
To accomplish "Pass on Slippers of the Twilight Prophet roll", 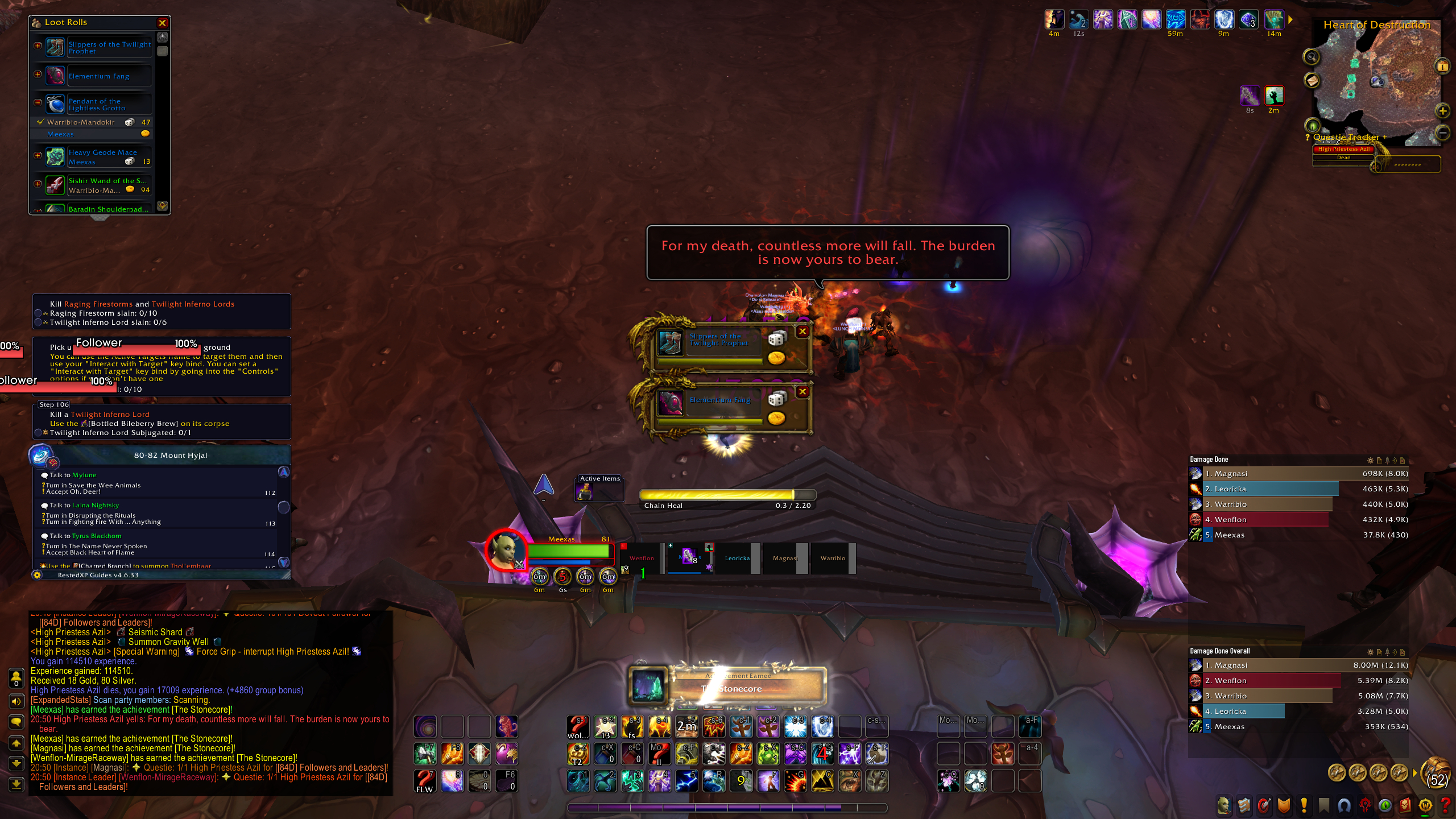I will 803,331.
